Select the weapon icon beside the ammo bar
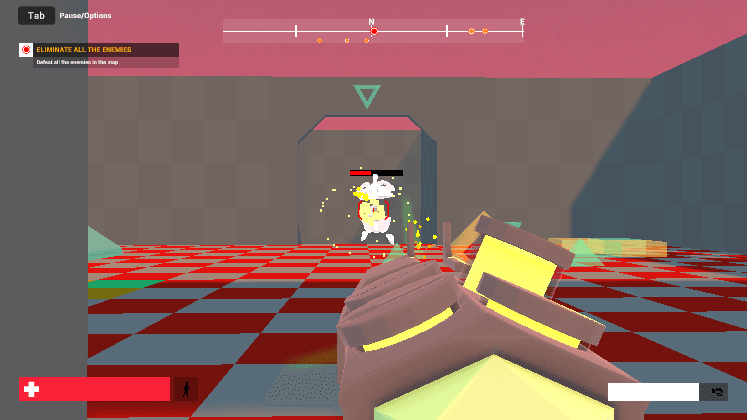 tap(714, 392)
